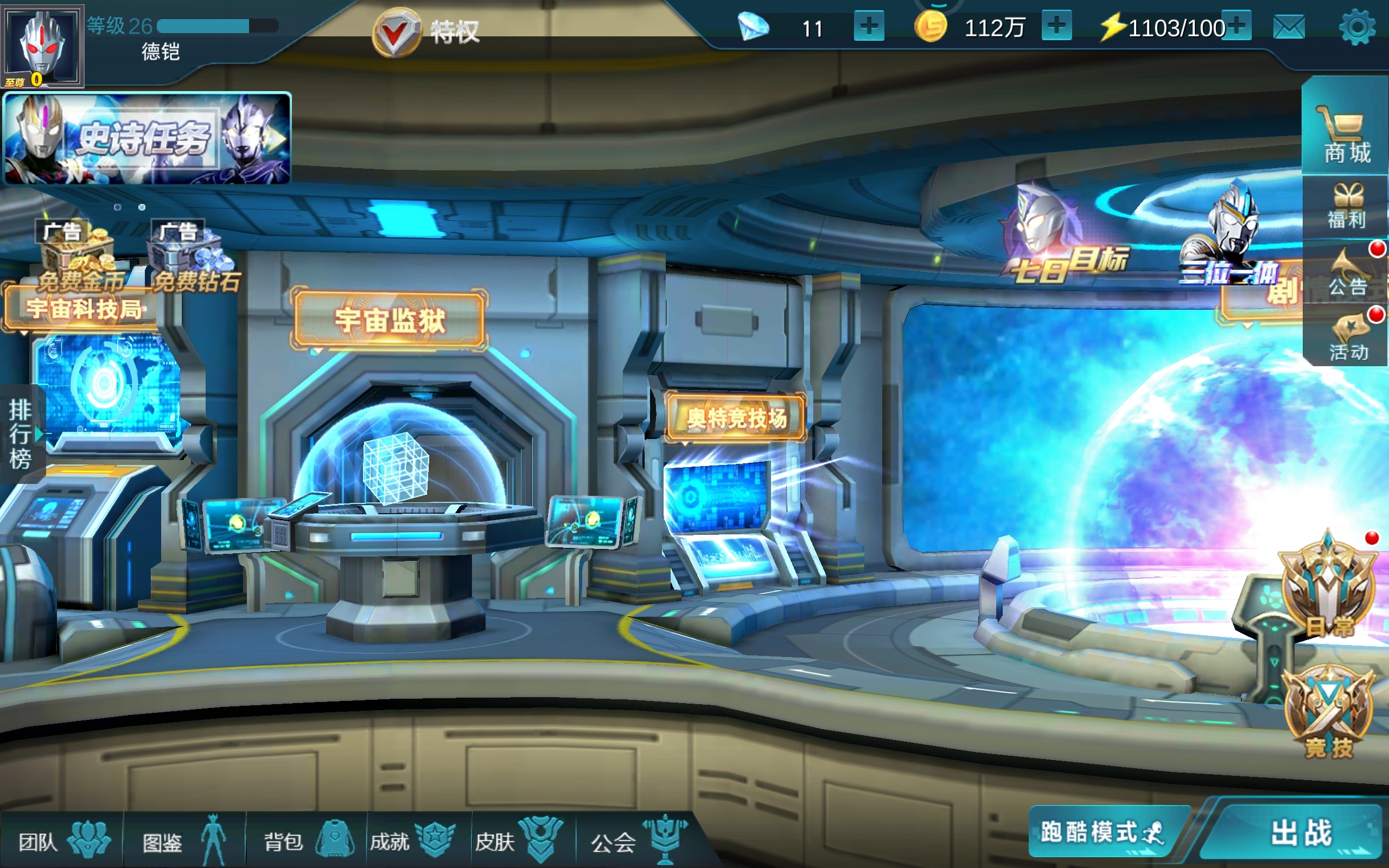Open the 皮肤 skins menu
1389x868 pixels.
pyautogui.click(x=518, y=841)
